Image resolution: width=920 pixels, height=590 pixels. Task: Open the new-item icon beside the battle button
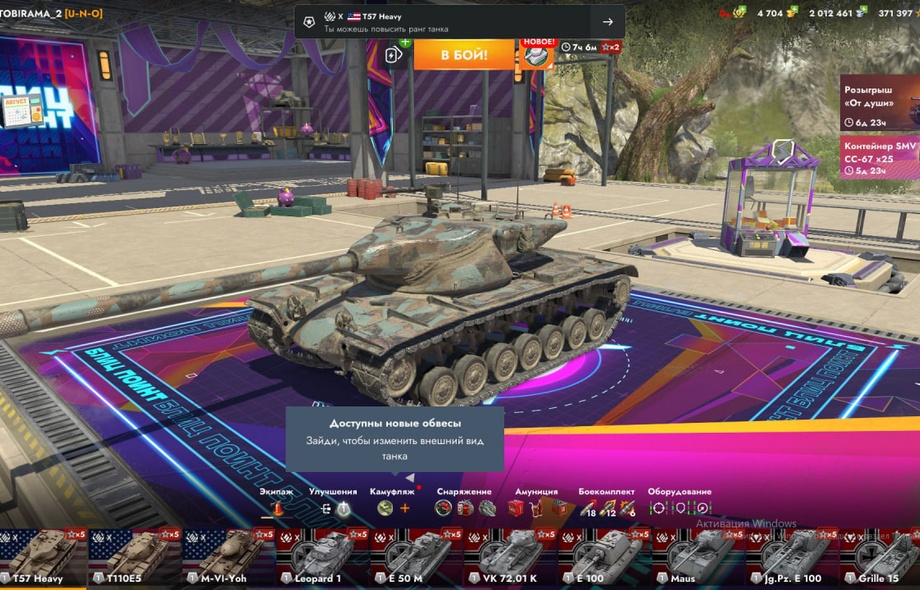pyautogui.click(x=539, y=54)
